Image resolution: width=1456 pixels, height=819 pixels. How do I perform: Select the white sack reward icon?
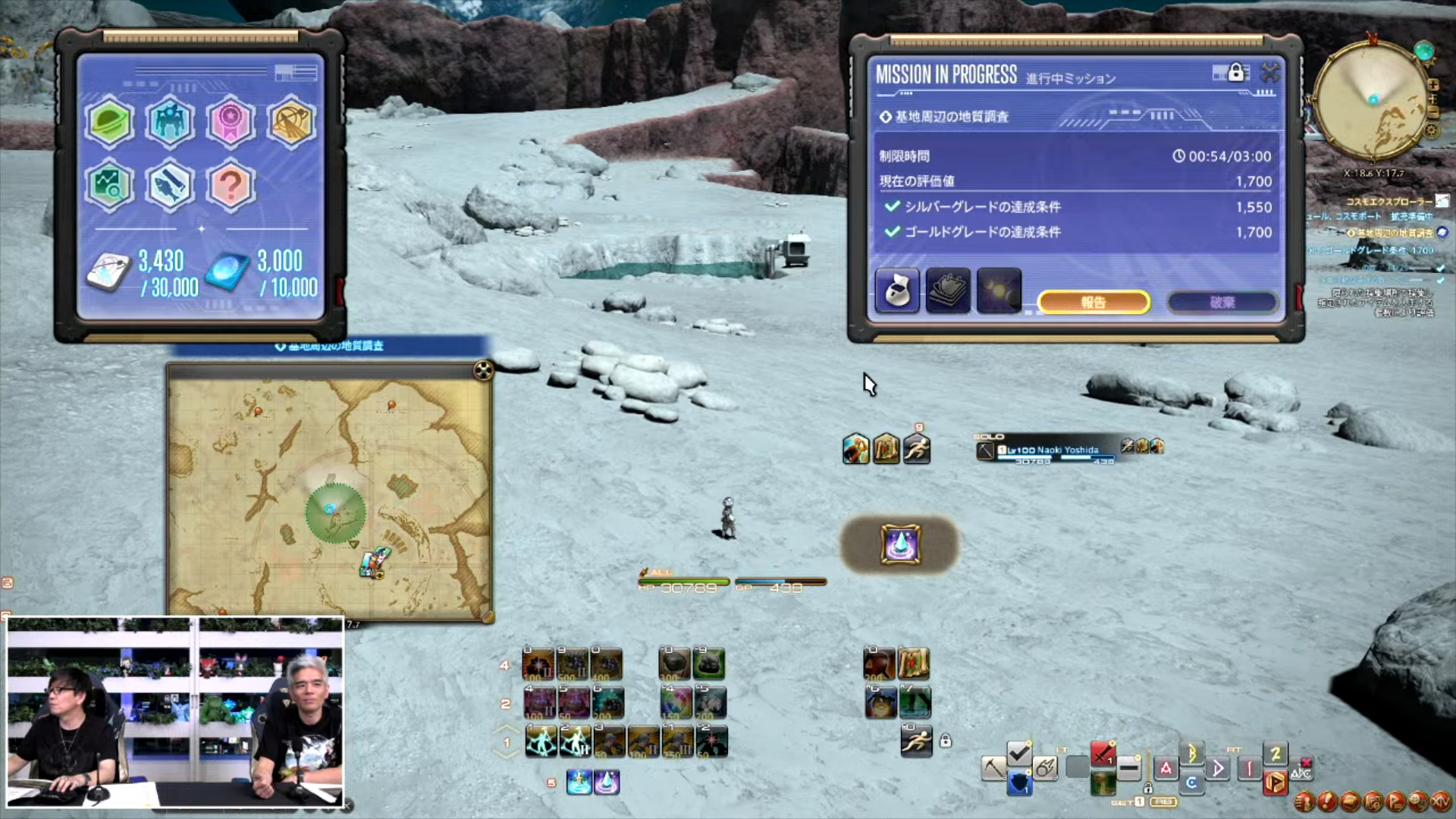point(898,290)
